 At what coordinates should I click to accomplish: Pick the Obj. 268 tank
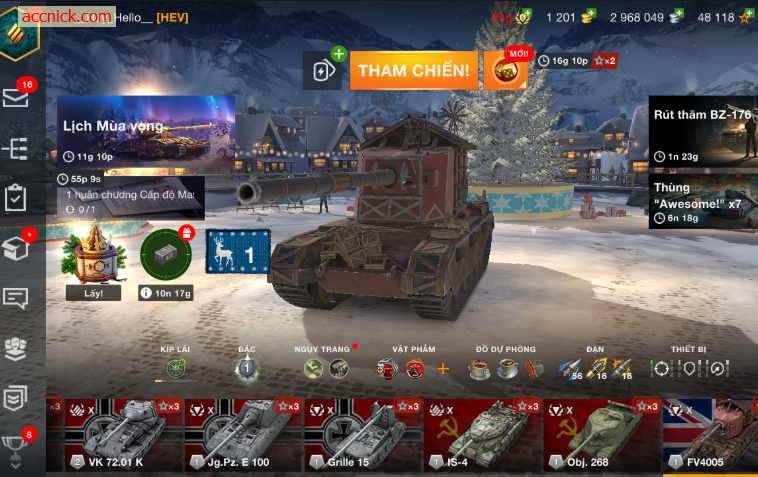pos(602,435)
